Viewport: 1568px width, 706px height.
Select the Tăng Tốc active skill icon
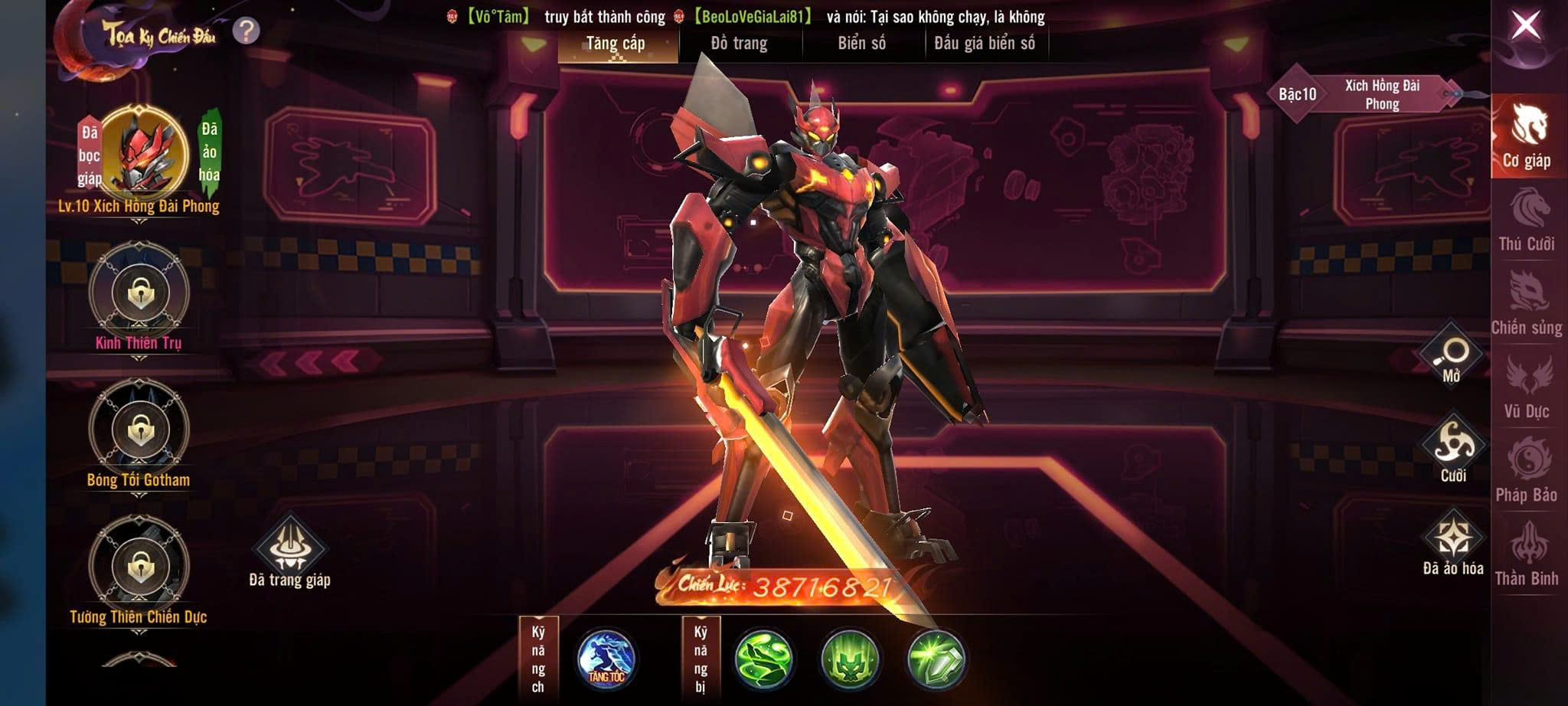[x=606, y=659]
